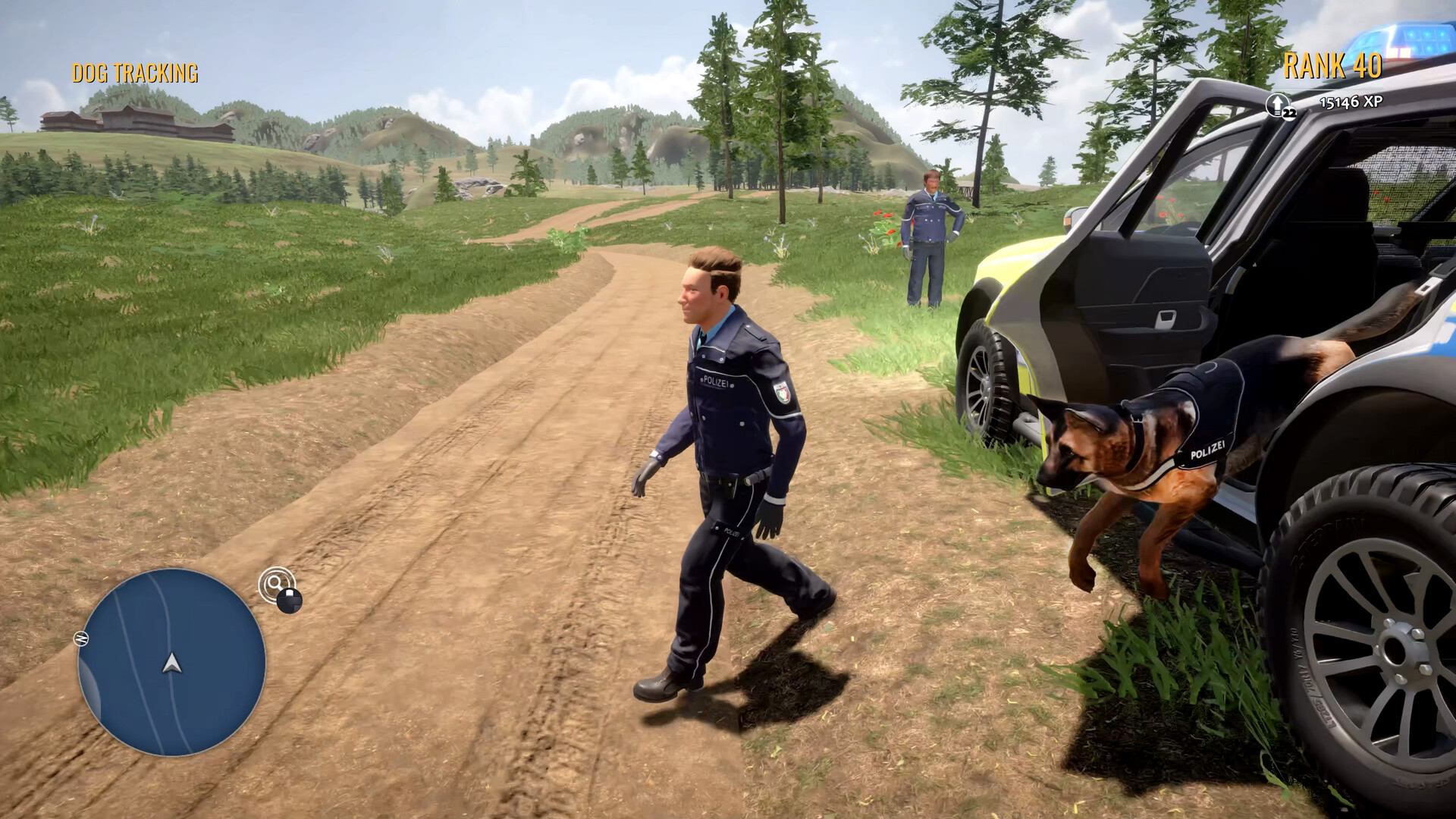The image size is (1456, 819).
Task: Expand the XP progress display under RANK 40
Action: 1351,101
